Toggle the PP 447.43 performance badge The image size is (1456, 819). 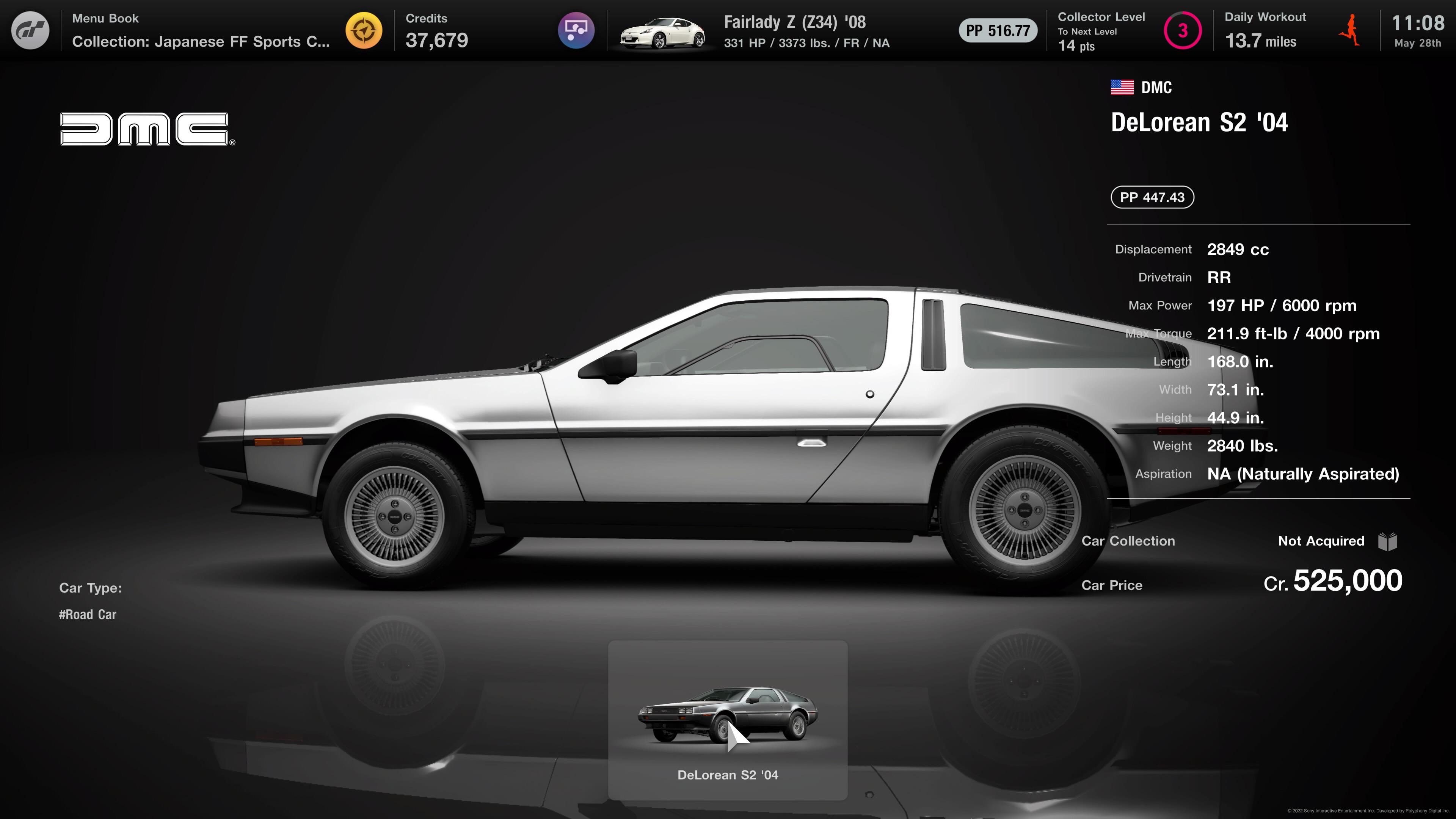click(x=1152, y=197)
